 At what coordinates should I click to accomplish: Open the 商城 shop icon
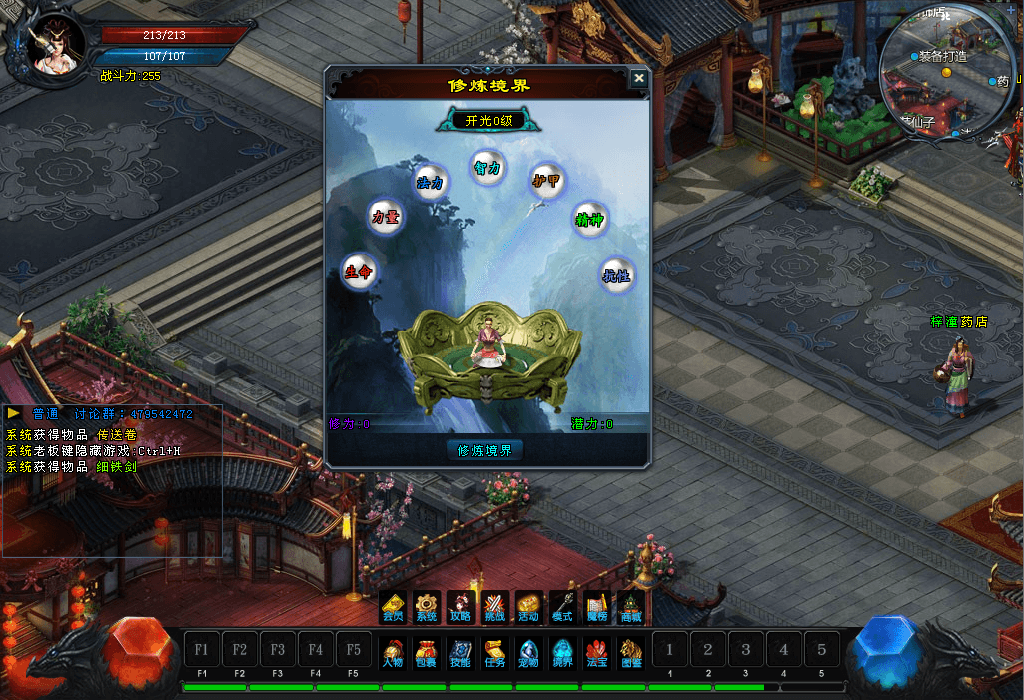(x=631, y=607)
